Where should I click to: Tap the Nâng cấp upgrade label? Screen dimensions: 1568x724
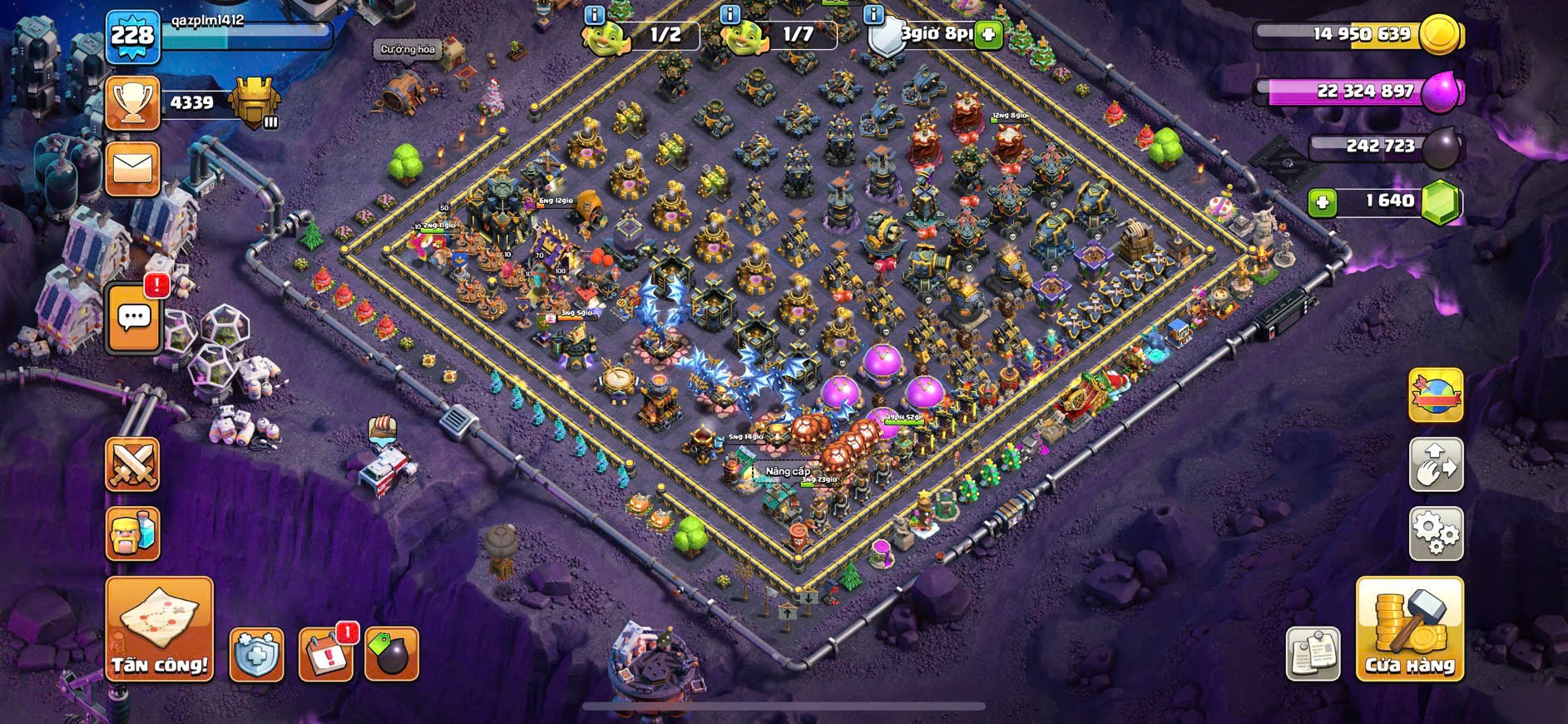click(787, 471)
